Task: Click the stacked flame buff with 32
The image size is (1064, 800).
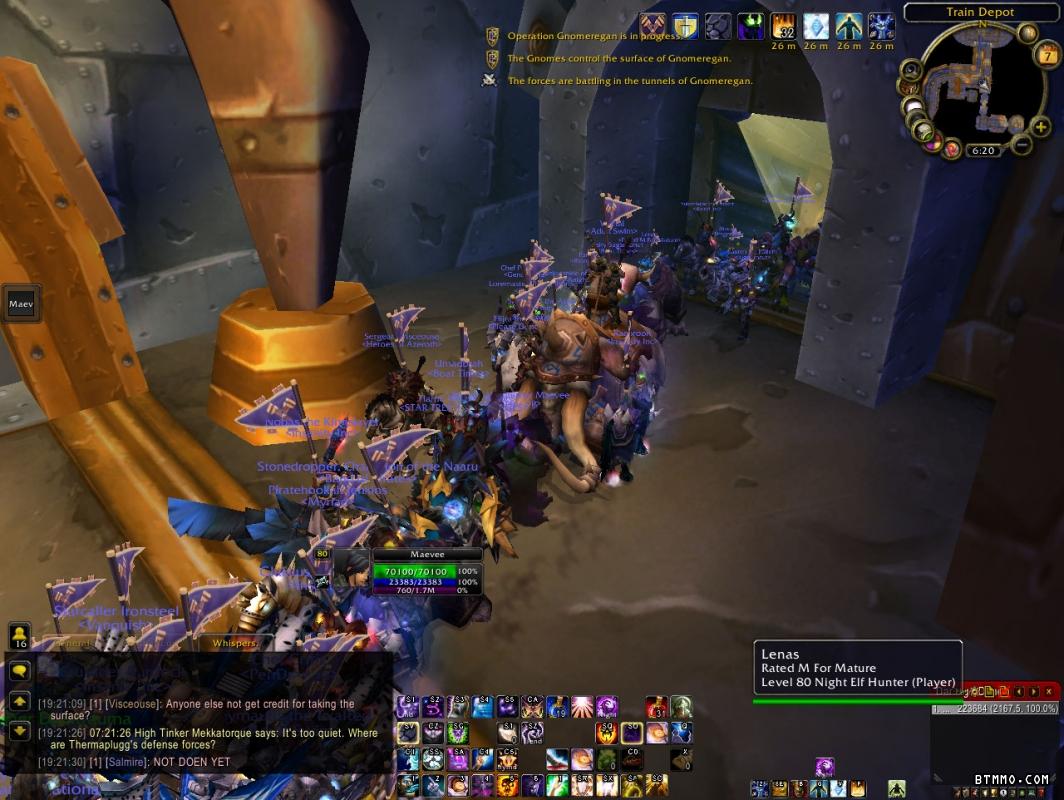Action: pos(783,26)
